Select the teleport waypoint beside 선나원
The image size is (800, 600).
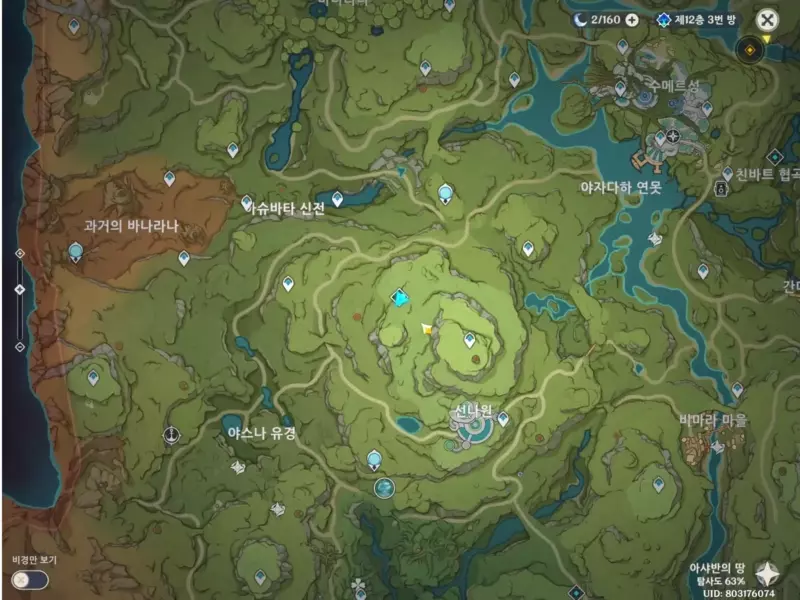(503, 419)
